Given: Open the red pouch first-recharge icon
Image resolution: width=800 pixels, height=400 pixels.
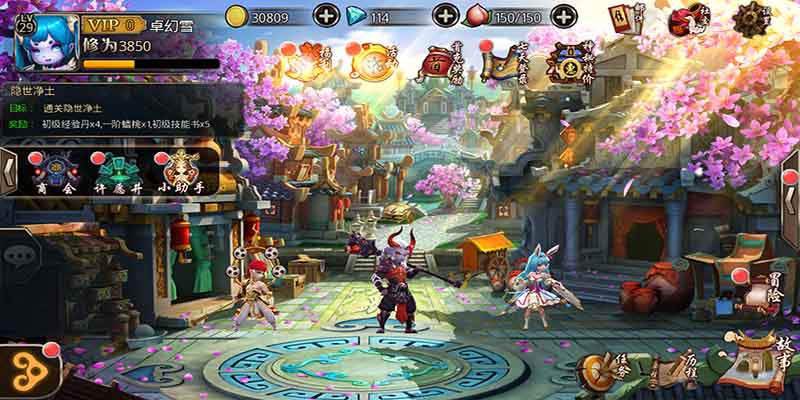Looking at the screenshot, I should point(438,63).
